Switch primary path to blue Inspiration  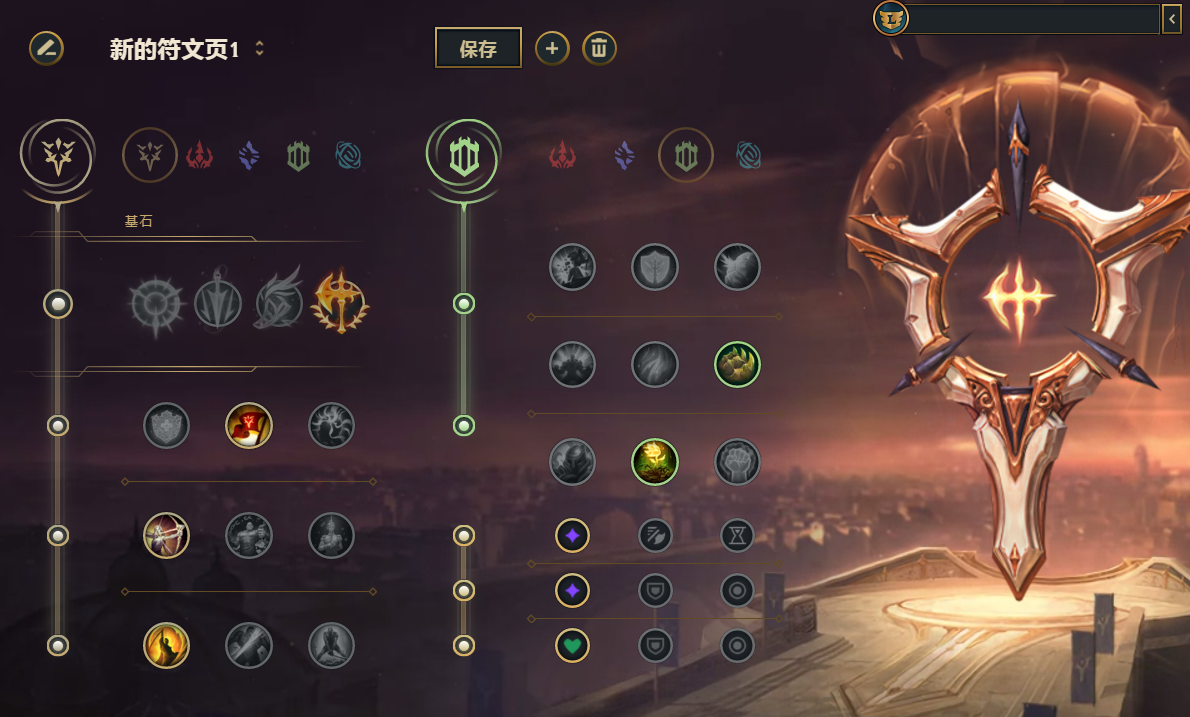click(348, 155)
